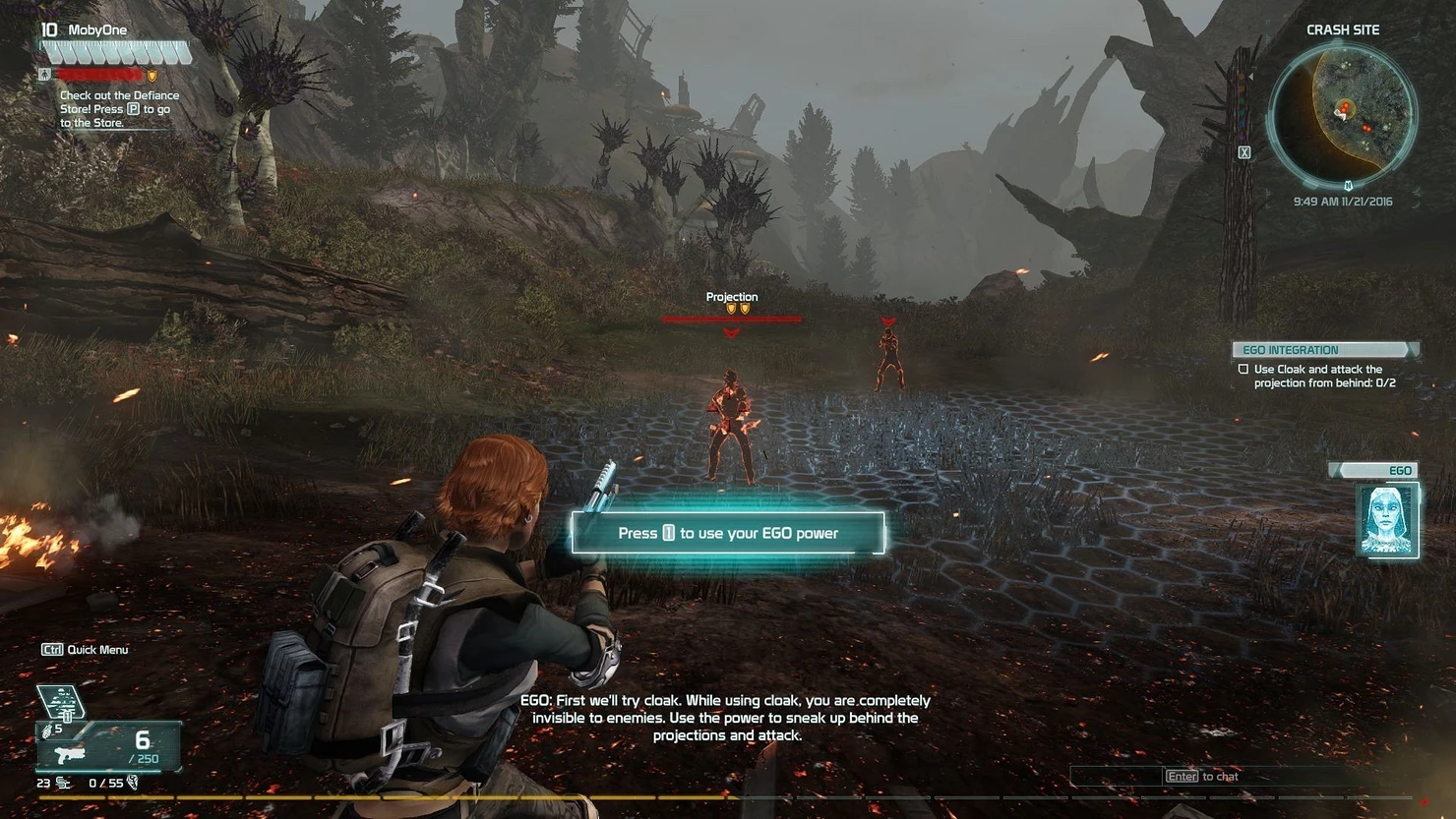This screenshot has width=1456, height=819.
Task: Click the EGO portrait panel
Action: 1387,519
